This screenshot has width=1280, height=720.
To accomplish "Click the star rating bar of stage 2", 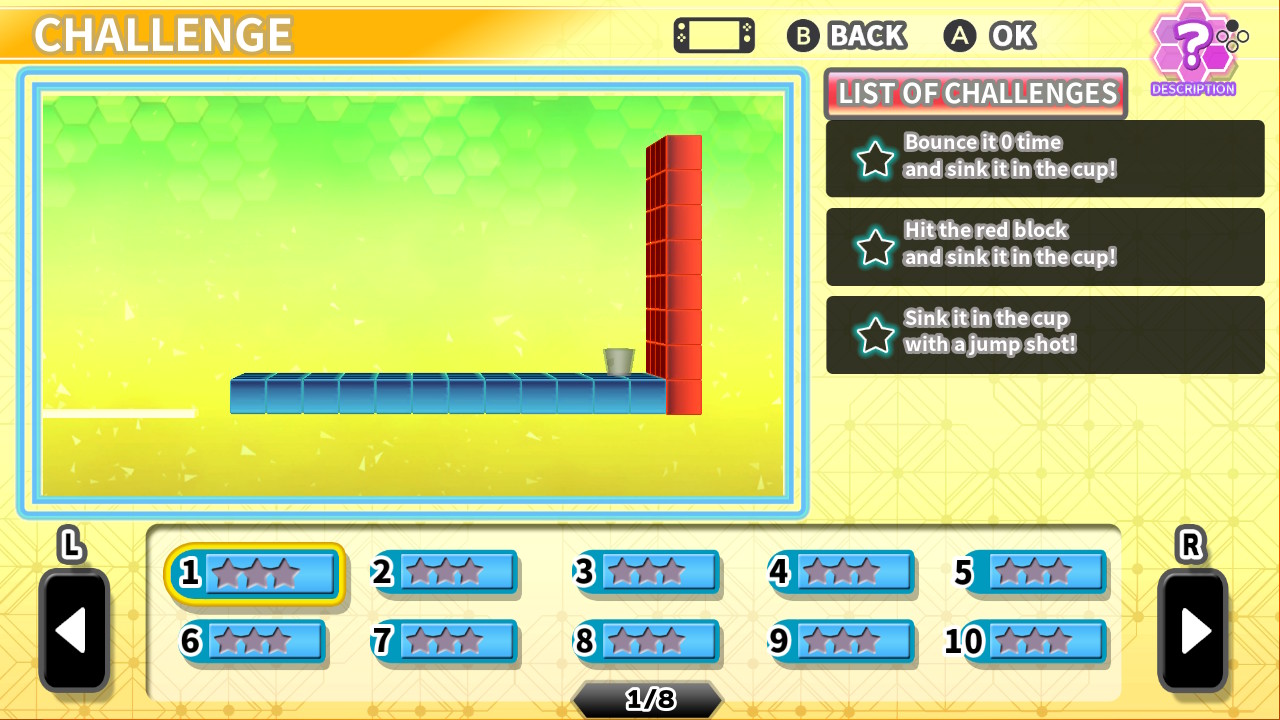I will coord(460,573).
